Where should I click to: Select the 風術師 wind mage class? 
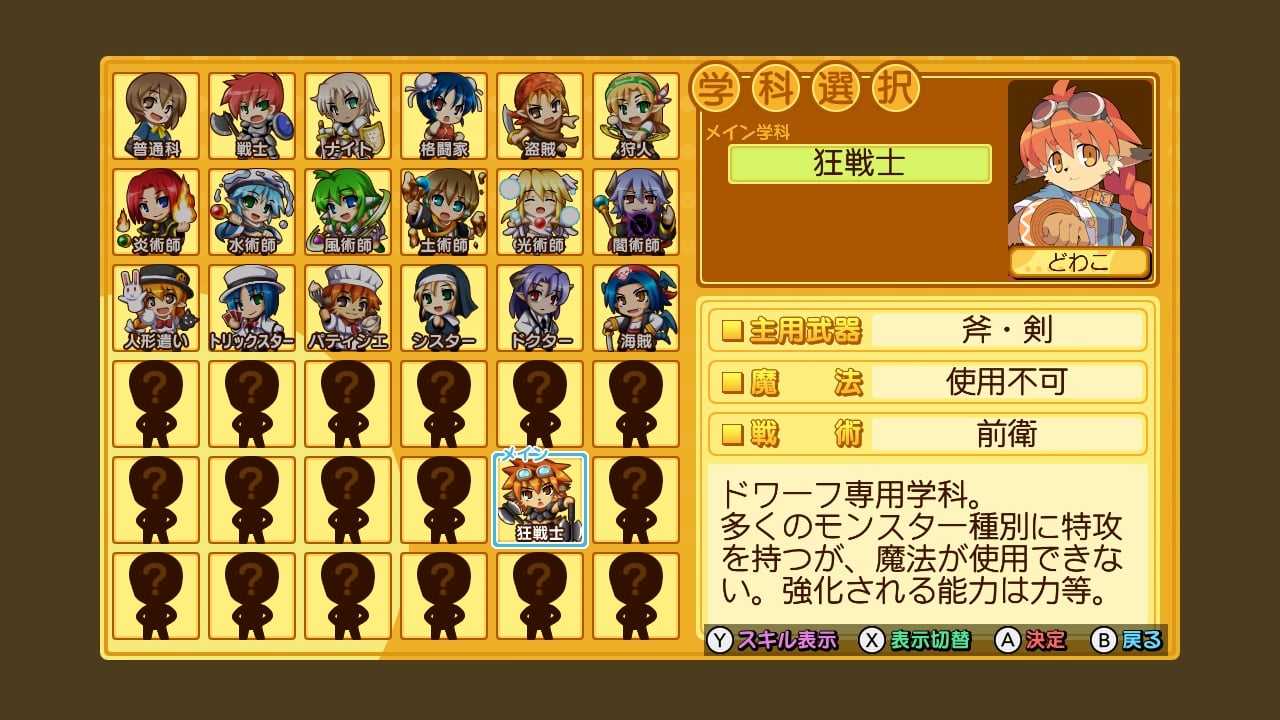point(348,212)
